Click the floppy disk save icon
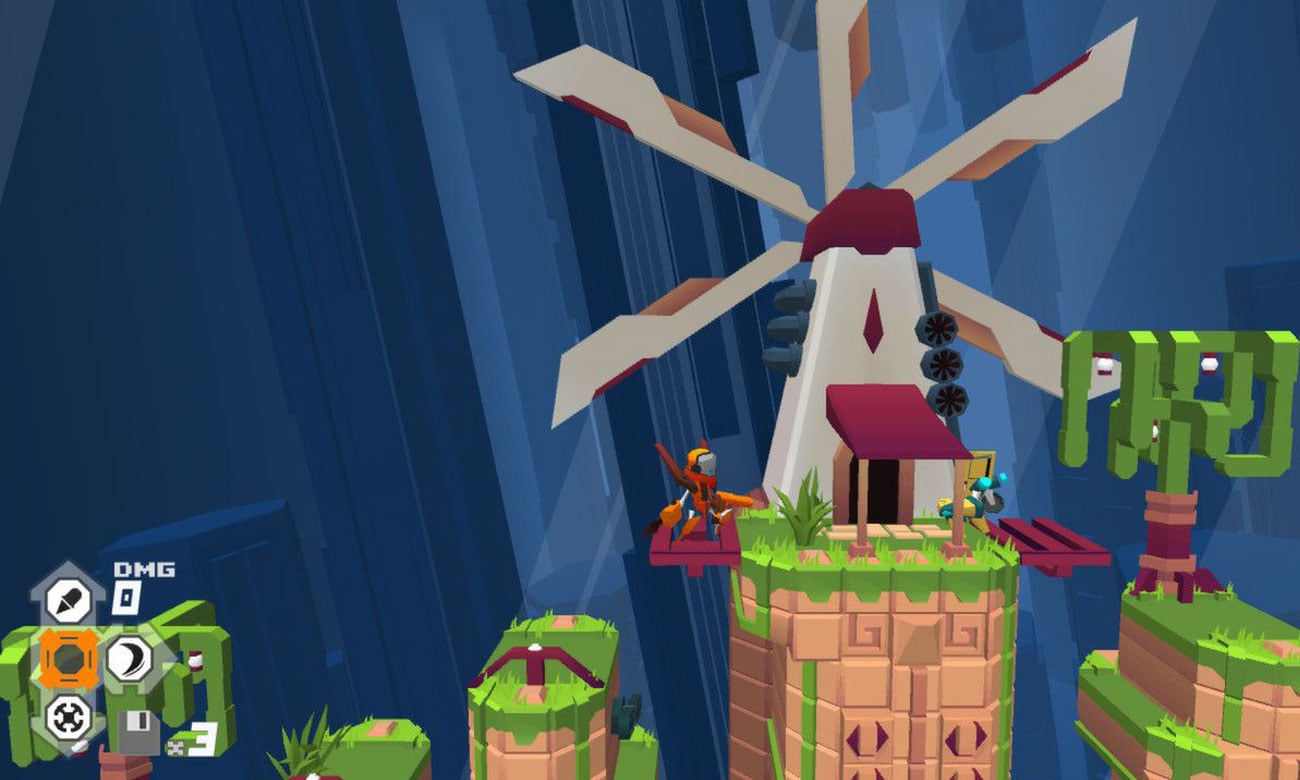1300x780 pixels. click(136, 733)
